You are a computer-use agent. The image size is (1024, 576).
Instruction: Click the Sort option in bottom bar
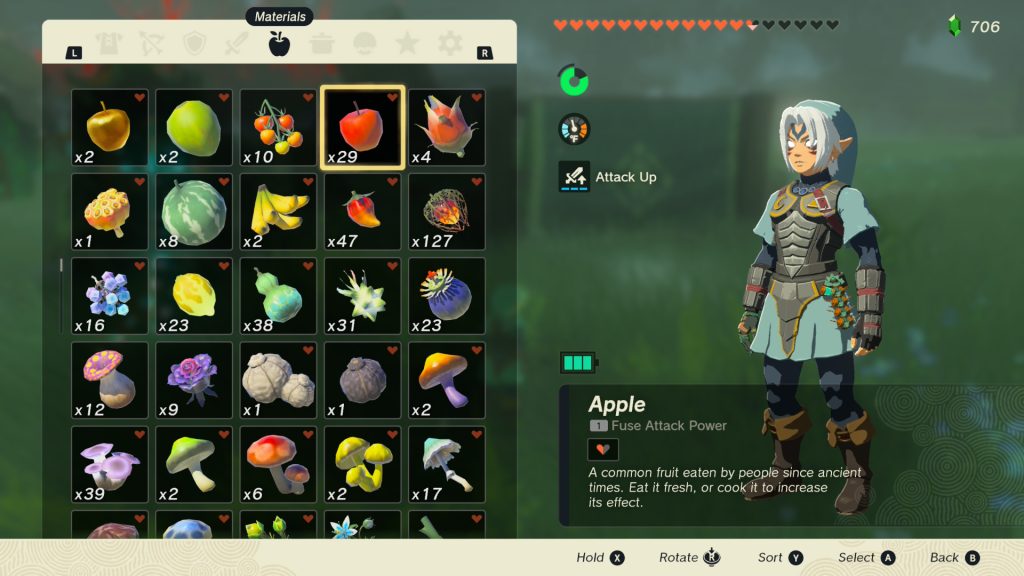coord(780,558)
